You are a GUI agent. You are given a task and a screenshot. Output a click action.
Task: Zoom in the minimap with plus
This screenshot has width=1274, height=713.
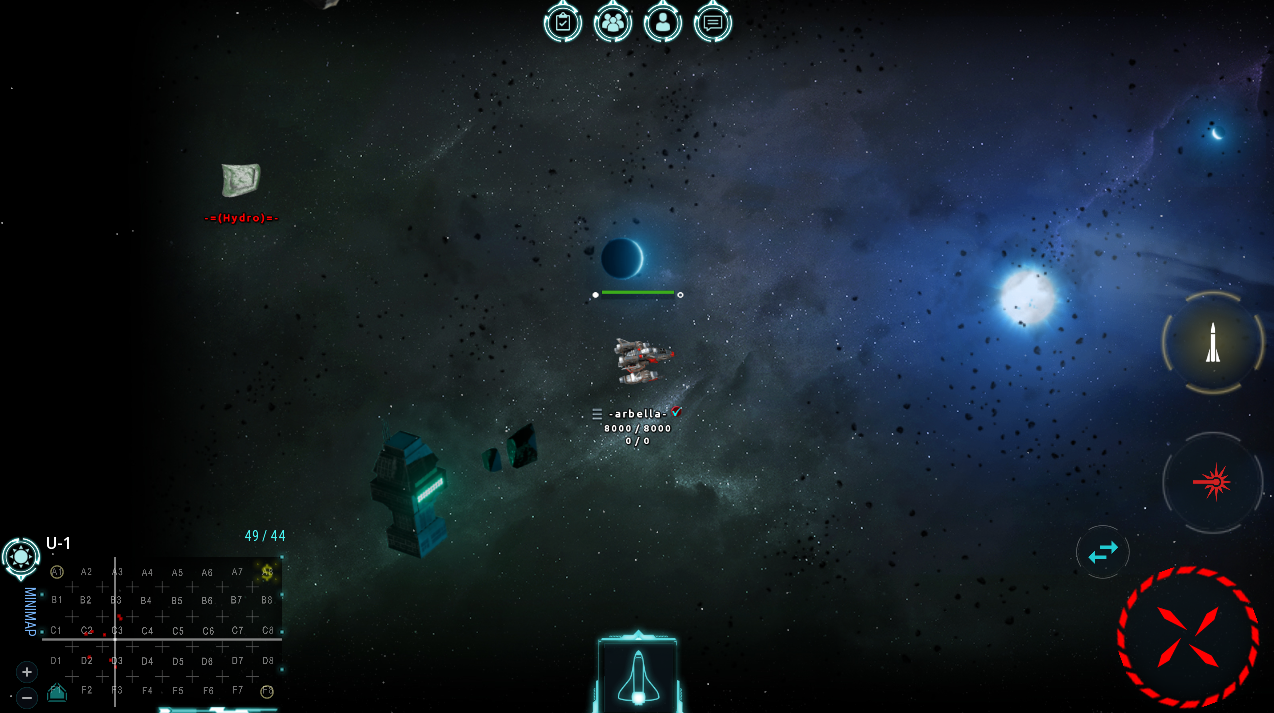click(27, 671)
